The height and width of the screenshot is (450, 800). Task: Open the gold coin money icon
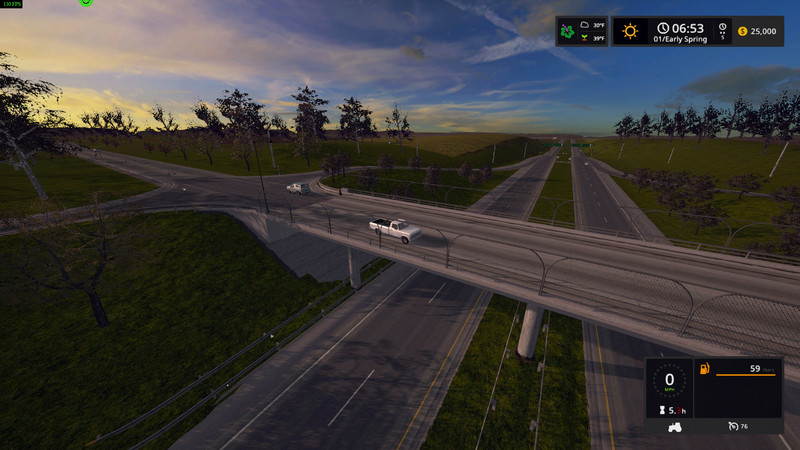tap(742, 31)
